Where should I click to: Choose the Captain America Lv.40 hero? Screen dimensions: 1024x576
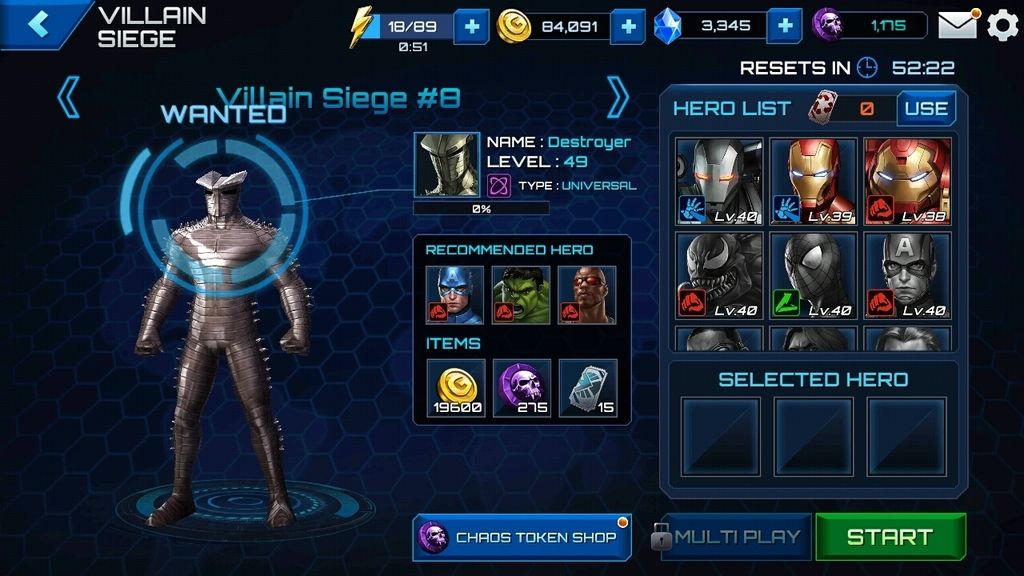[907, 275]
